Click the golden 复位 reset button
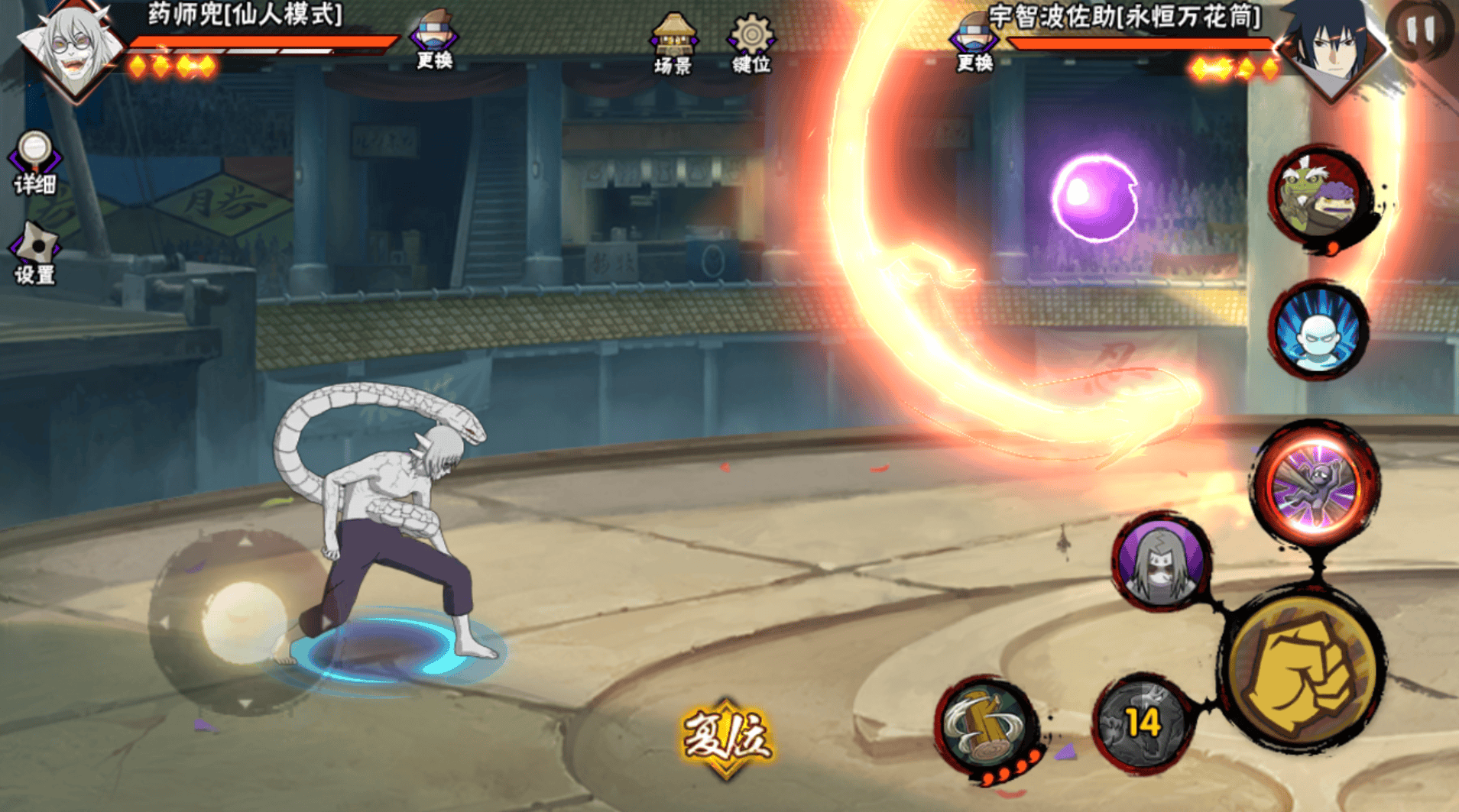Viewport: 1459px width, 812px height. [726, 737]
